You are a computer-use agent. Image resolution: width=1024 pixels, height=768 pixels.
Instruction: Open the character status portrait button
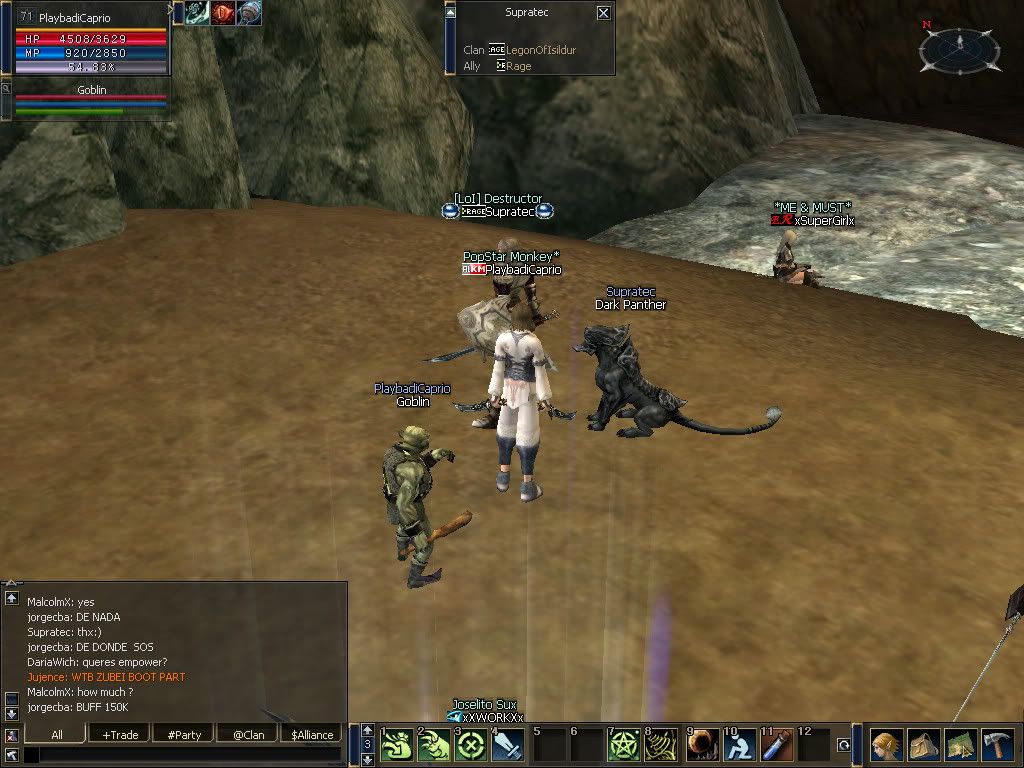[886, 745]
